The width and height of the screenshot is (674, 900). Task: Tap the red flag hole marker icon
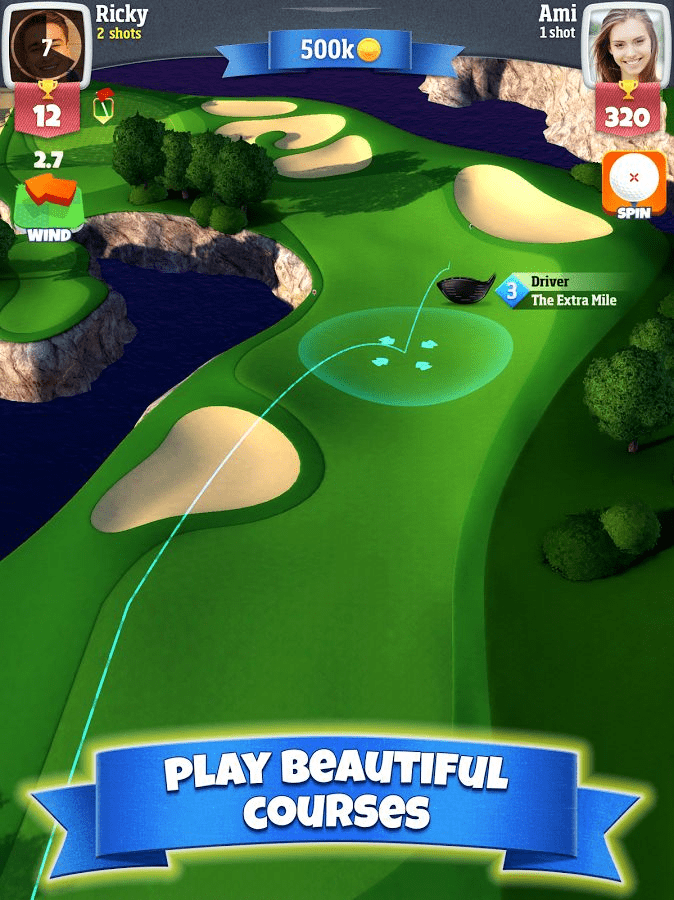point(103,106)
